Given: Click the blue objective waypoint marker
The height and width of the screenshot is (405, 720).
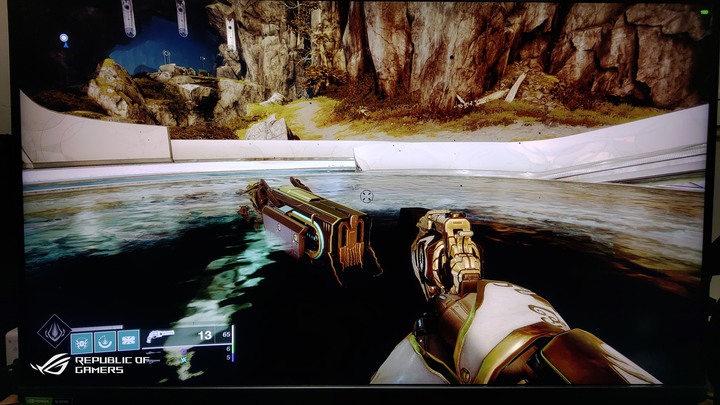Looking at the screenshot, I should (64, 39).
